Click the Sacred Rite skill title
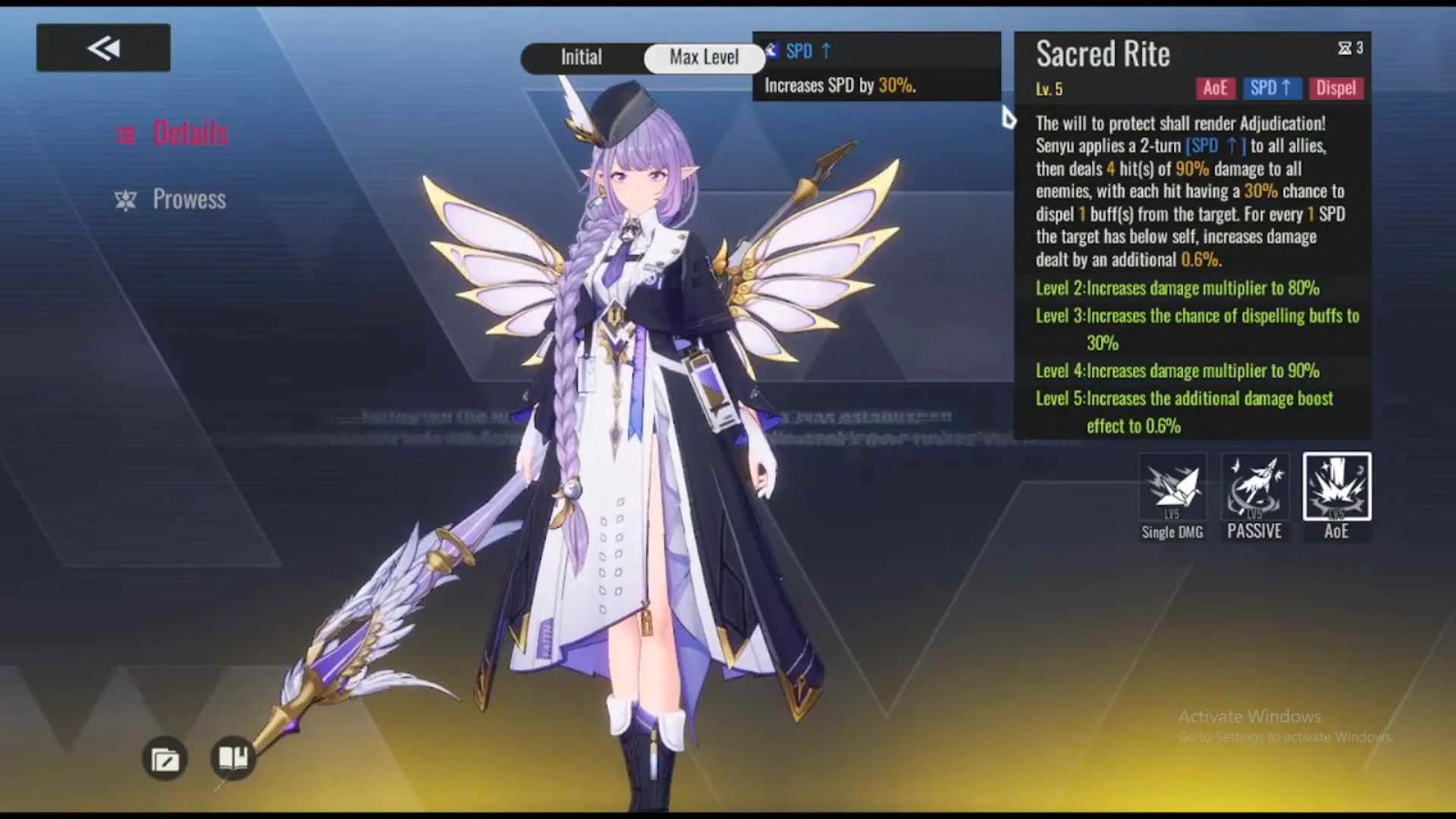Image resolution: width=1456 pixels, height=819 pixels. [1103, 54]
